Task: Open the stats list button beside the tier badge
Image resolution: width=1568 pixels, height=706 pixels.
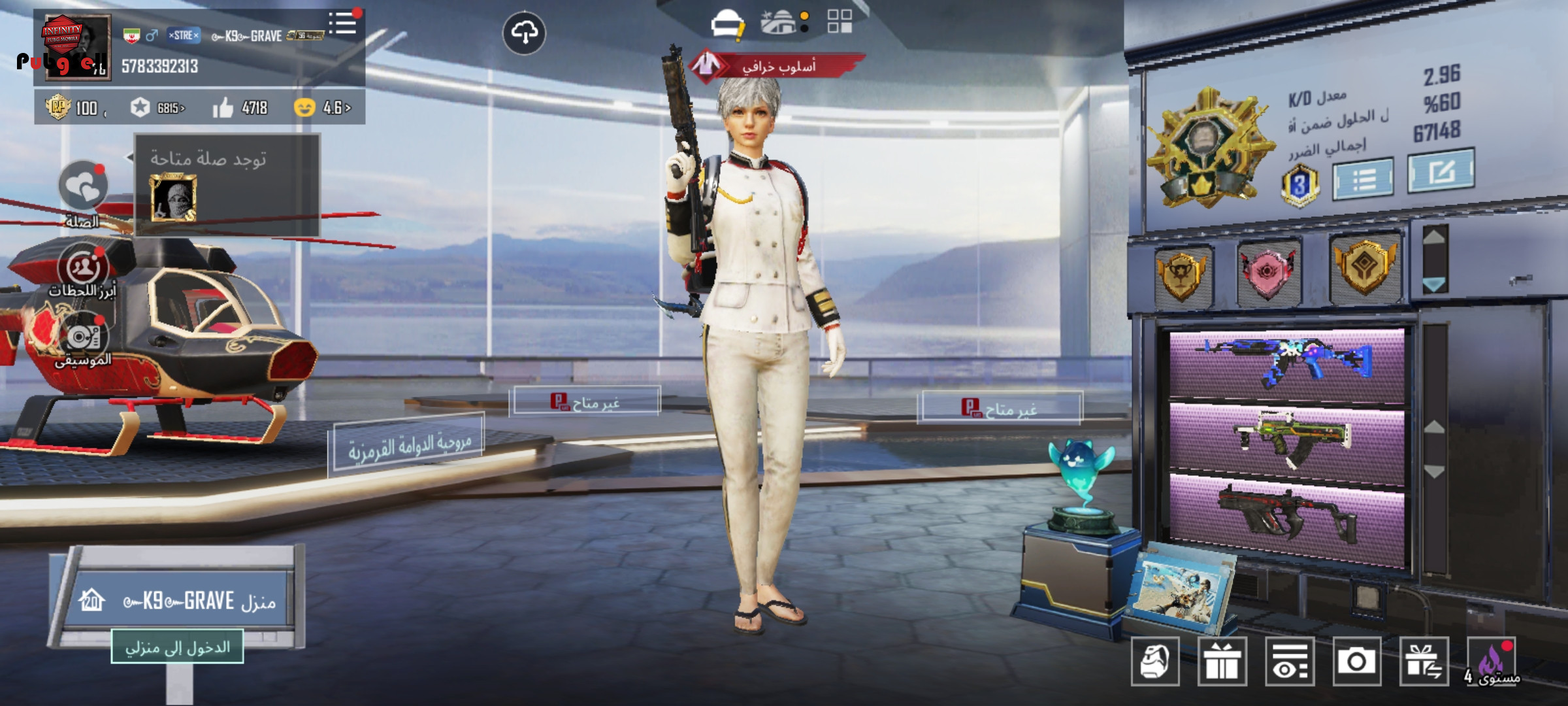Action: (x=1363, y=178)
